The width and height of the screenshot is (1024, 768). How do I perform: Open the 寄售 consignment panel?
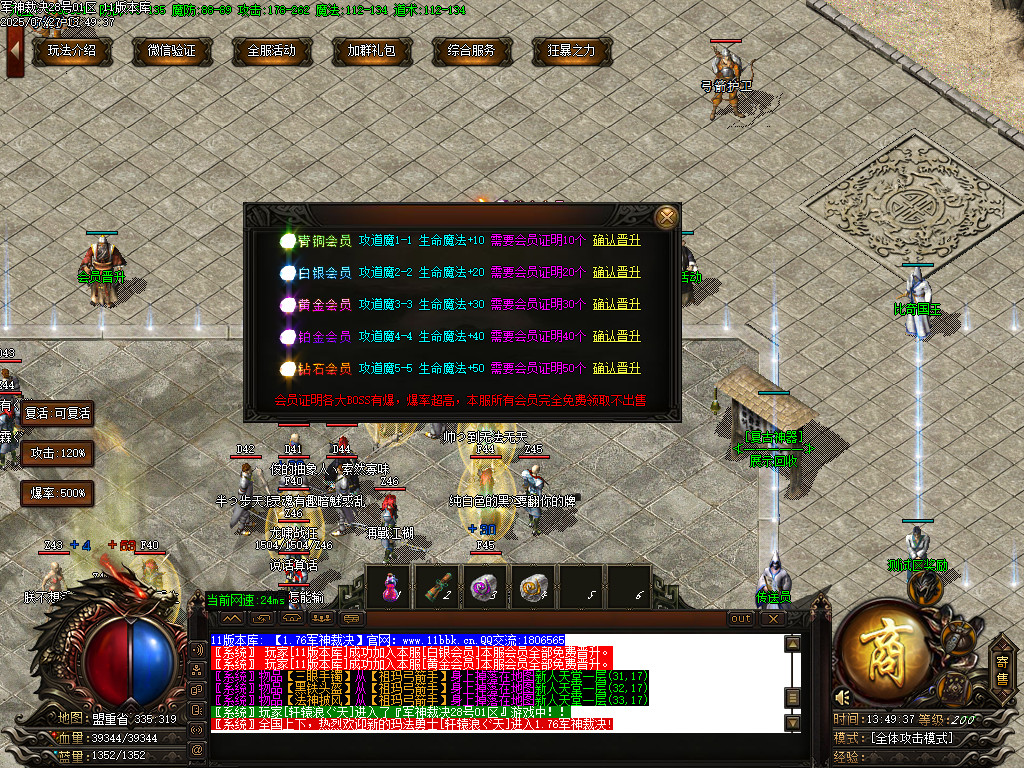[x=1001, y=669]
